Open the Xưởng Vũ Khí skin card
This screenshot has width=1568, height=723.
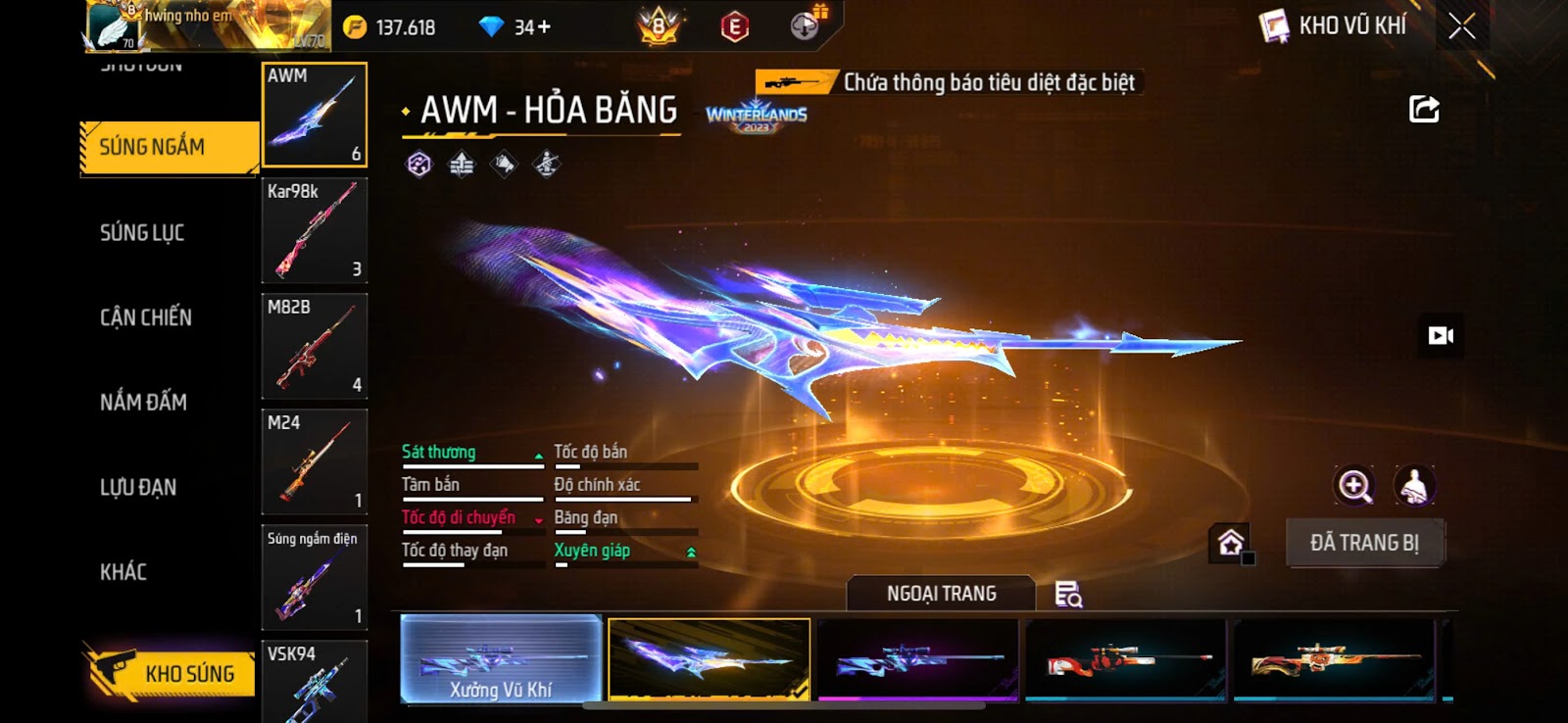(x=501, y=659)
